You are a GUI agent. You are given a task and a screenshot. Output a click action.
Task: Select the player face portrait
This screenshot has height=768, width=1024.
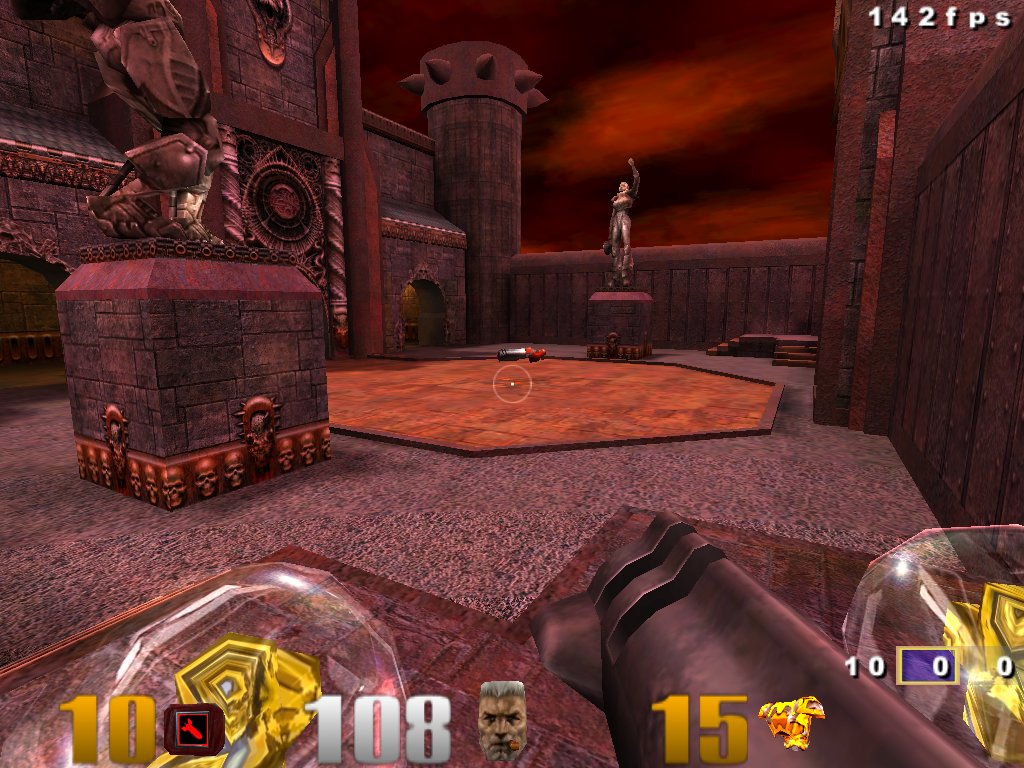click(x=502, y=719)
